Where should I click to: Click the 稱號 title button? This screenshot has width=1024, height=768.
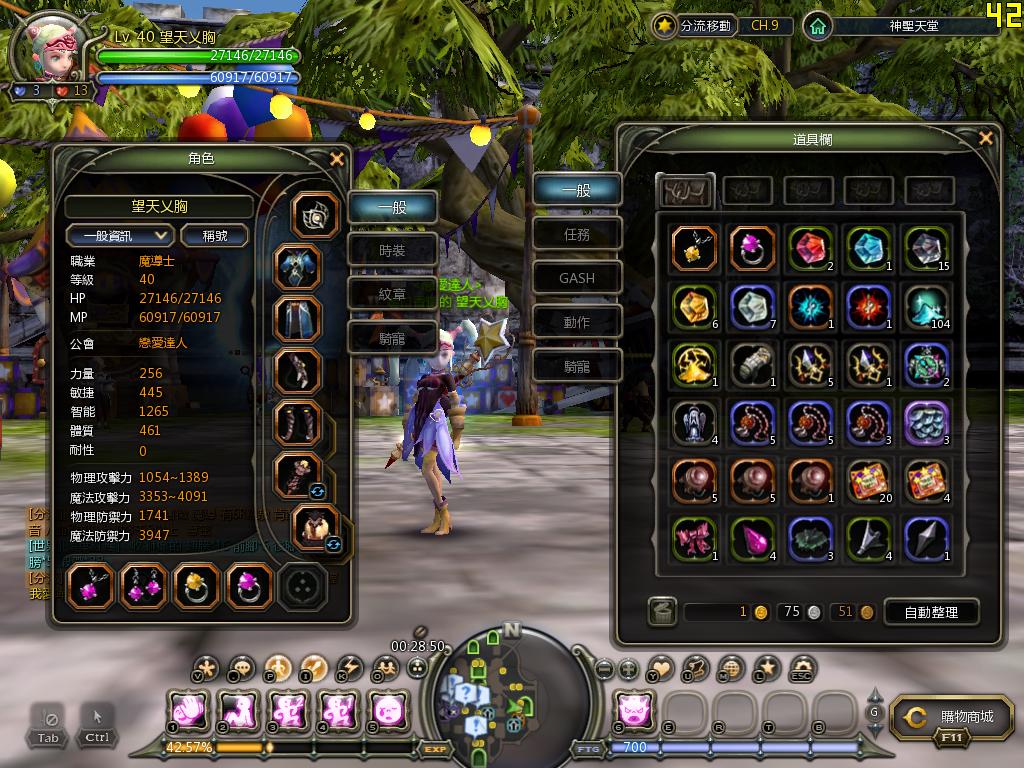point(215,235)
